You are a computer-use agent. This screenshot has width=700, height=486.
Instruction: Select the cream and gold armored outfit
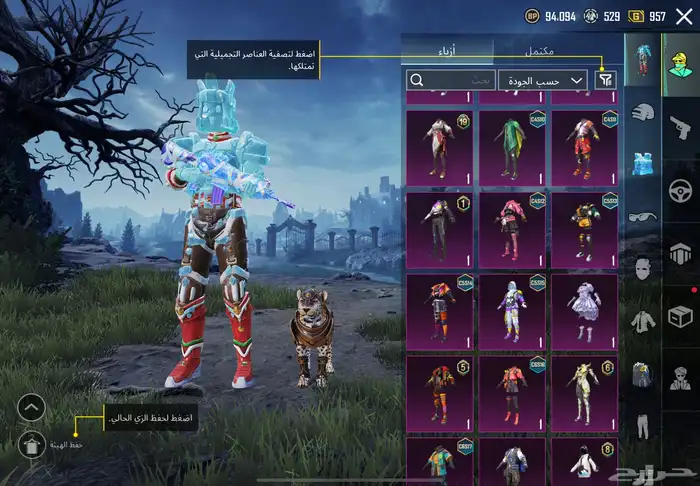coord(583,392)
